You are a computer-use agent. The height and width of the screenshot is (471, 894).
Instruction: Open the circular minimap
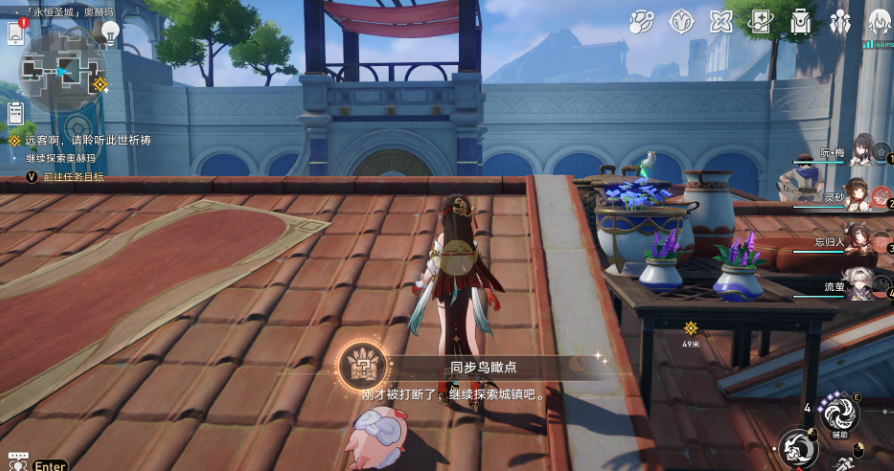[62, 70]
